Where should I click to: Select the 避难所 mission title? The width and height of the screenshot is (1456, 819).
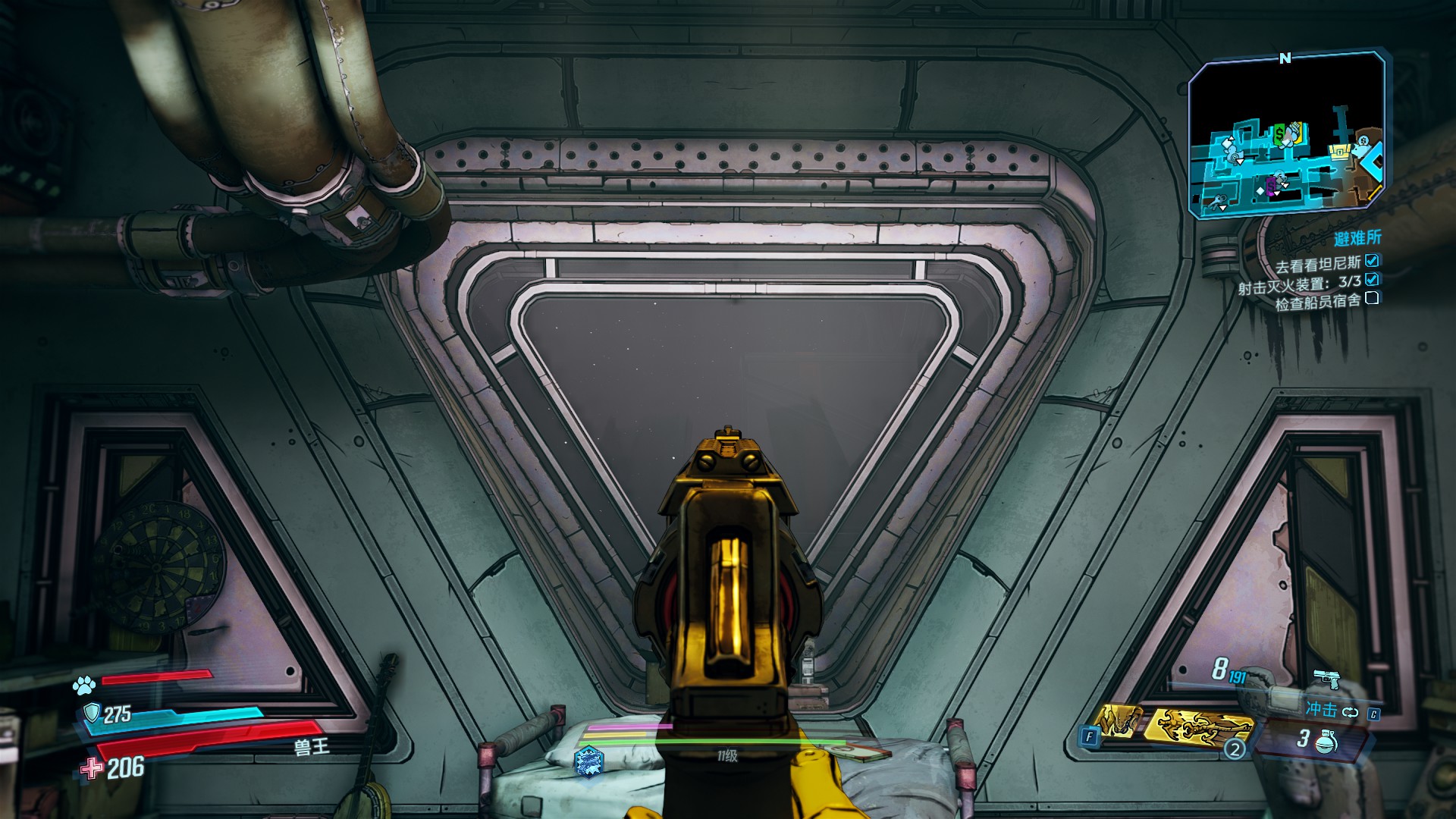(x=1357, y=239)
